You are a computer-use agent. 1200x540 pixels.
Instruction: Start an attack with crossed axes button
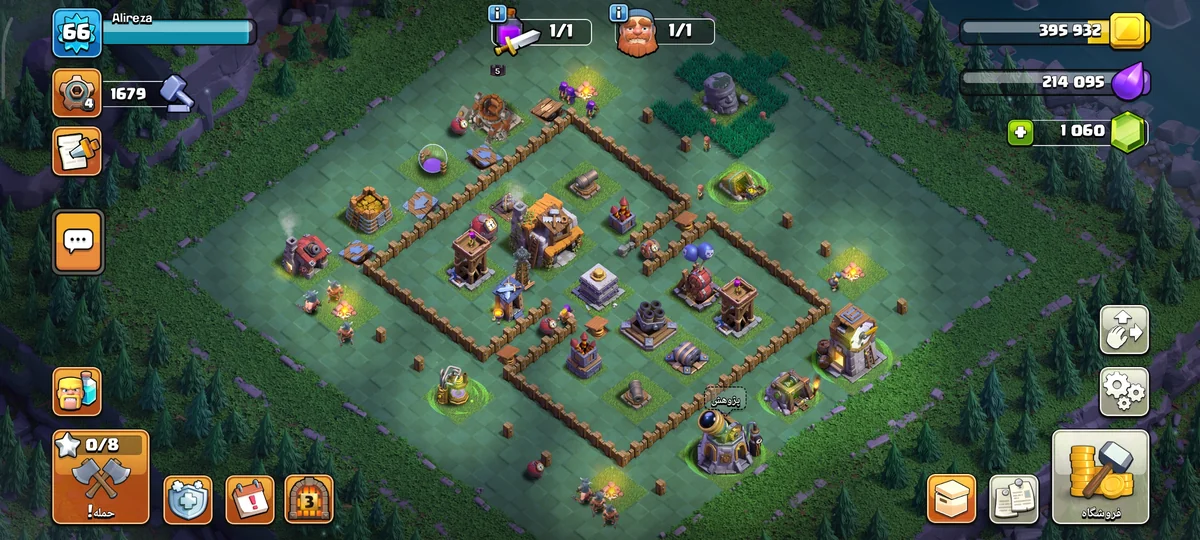click(x=101, y=477)
